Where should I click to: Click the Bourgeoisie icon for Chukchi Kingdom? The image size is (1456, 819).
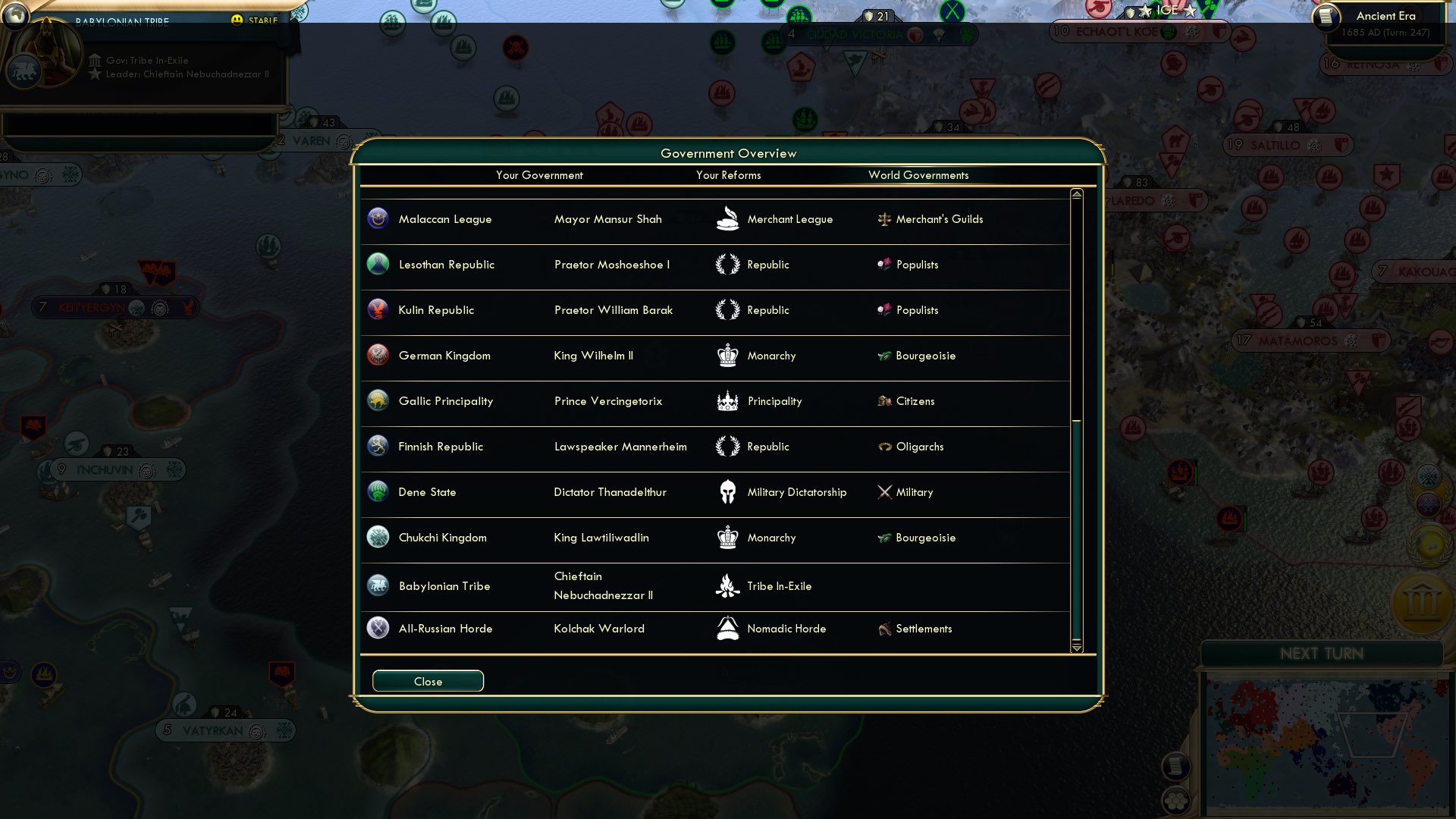[x=884, y=538]
